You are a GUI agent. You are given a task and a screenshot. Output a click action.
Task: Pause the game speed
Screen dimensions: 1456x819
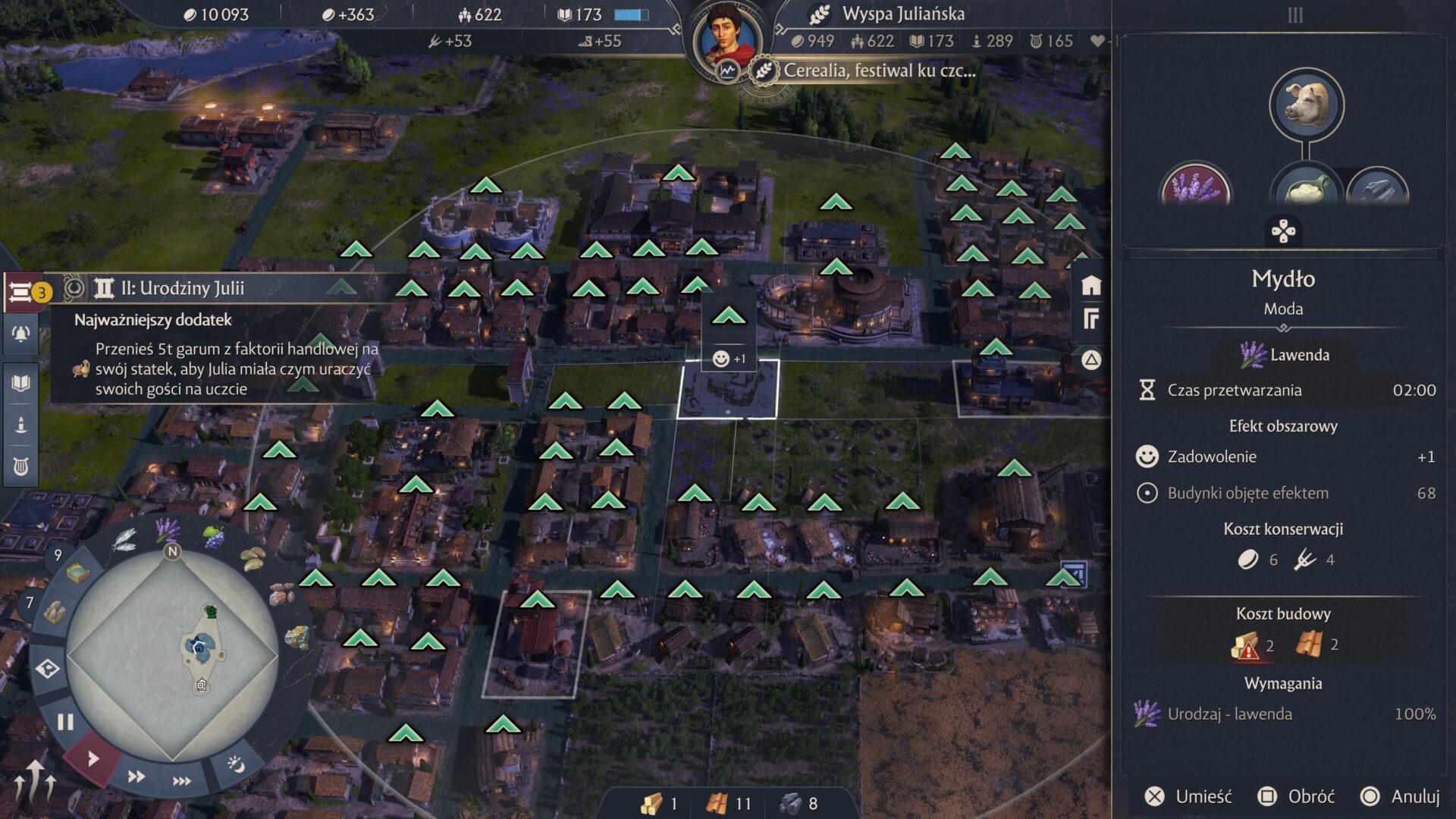click(65, 722)
